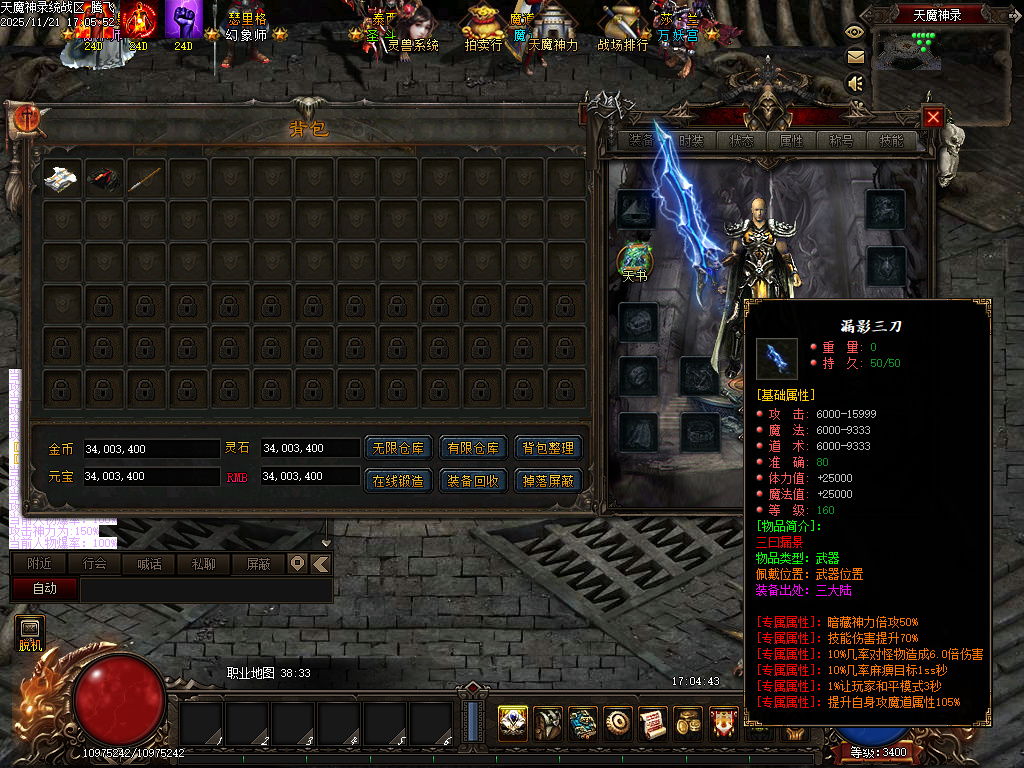Click the 背包整理 button
Image resolution: width=1024 pixels, height=768 pixels.
tap(548, 449)
